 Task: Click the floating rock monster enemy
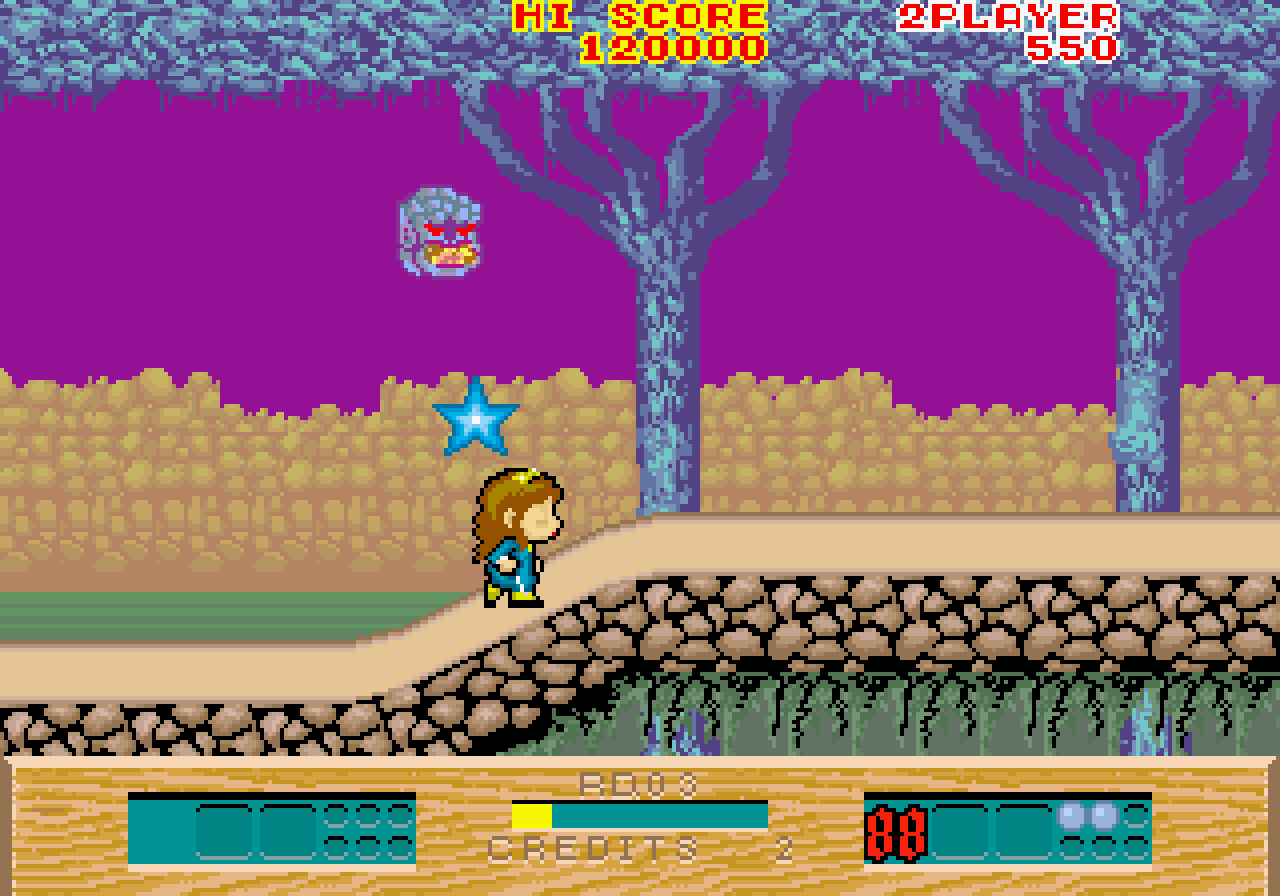pyautogui.click(x=438, y=233)
